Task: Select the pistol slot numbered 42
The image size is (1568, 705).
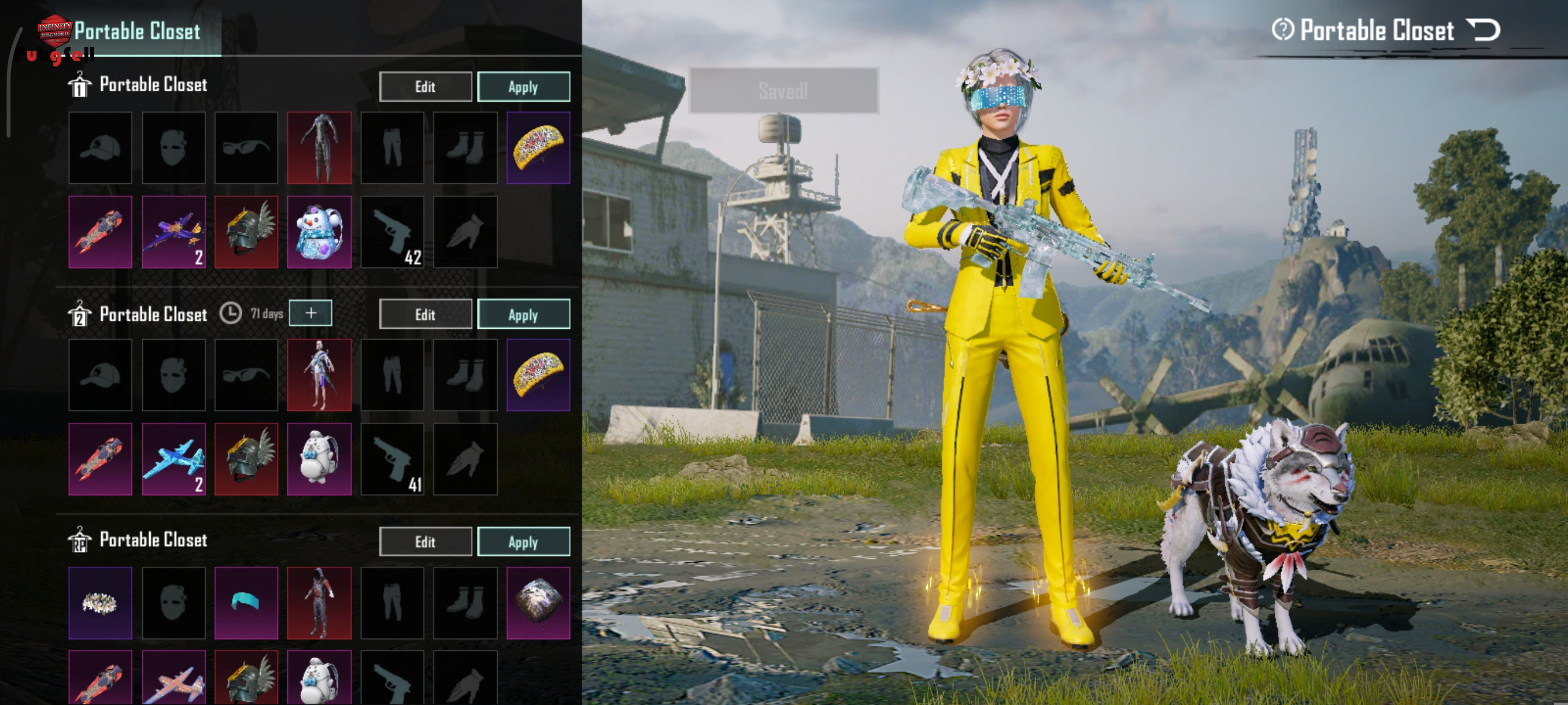Action: point(392,232)
